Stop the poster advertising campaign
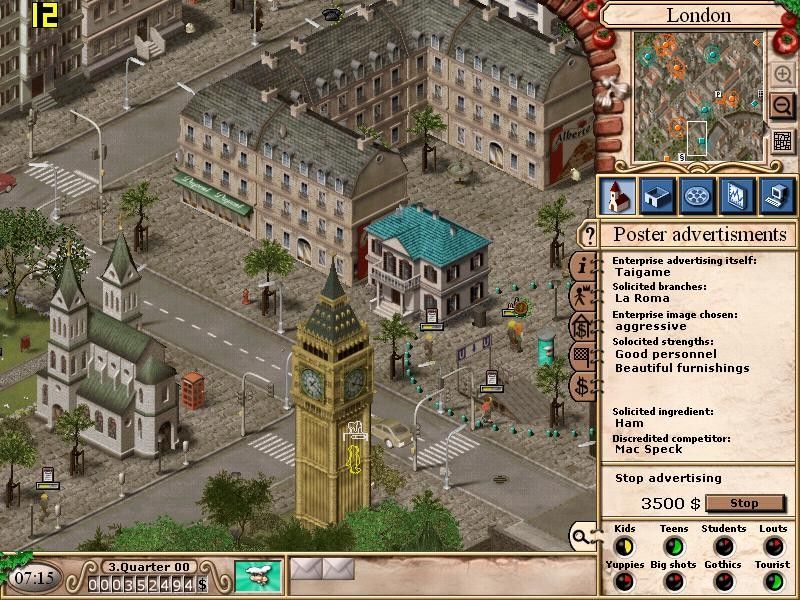Viewport: 800px width, 600px height. pos(745,503)
